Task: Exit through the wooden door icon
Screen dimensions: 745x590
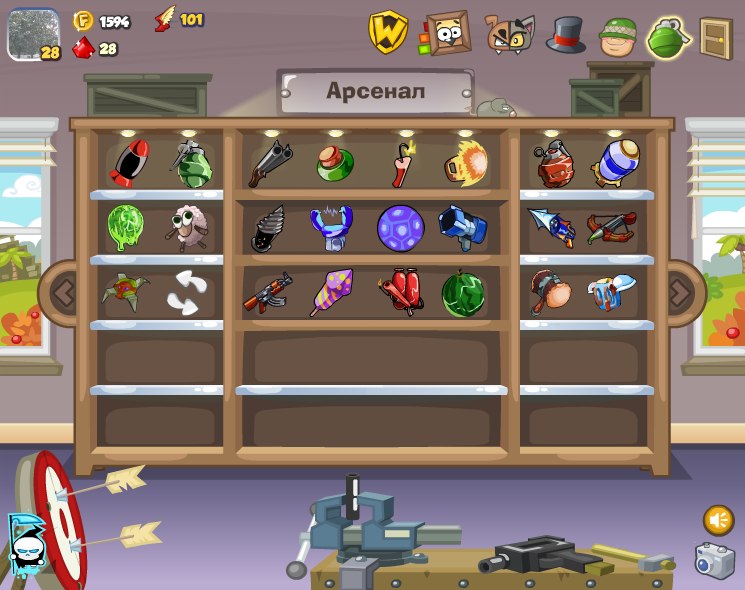Action: [x=715, y=37]
